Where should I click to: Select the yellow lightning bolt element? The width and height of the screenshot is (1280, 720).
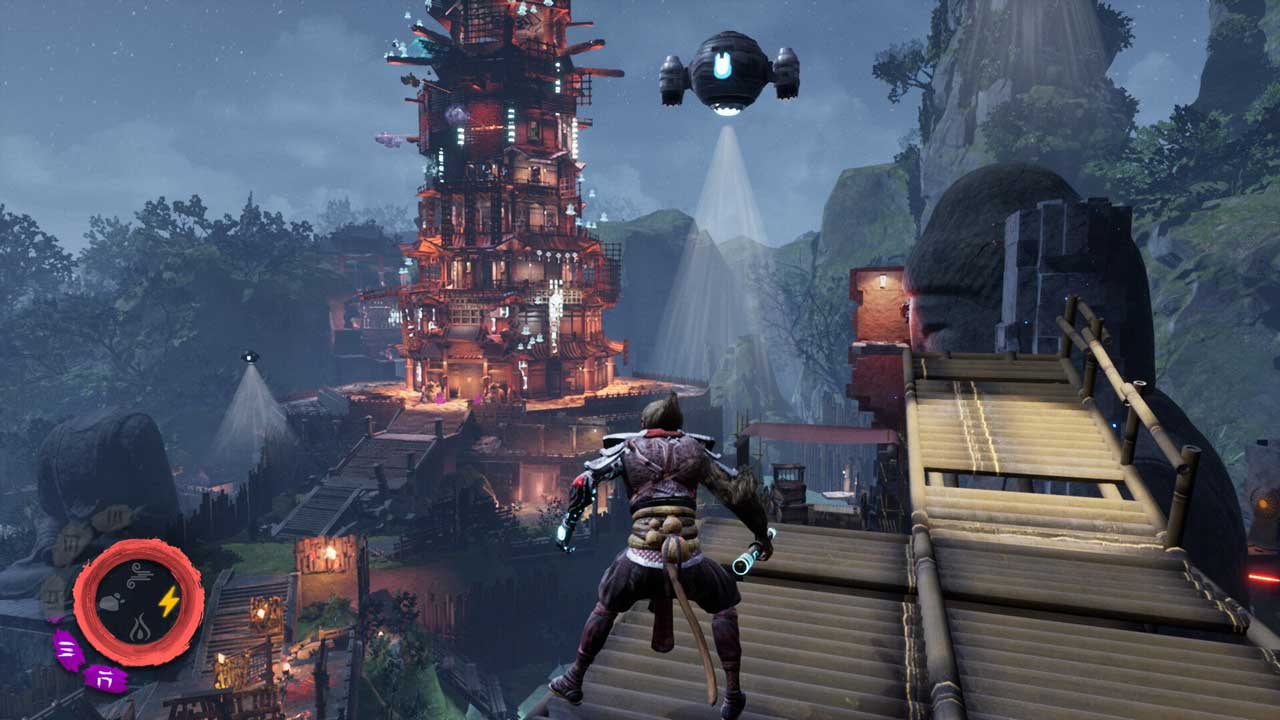tap(168, 601)
